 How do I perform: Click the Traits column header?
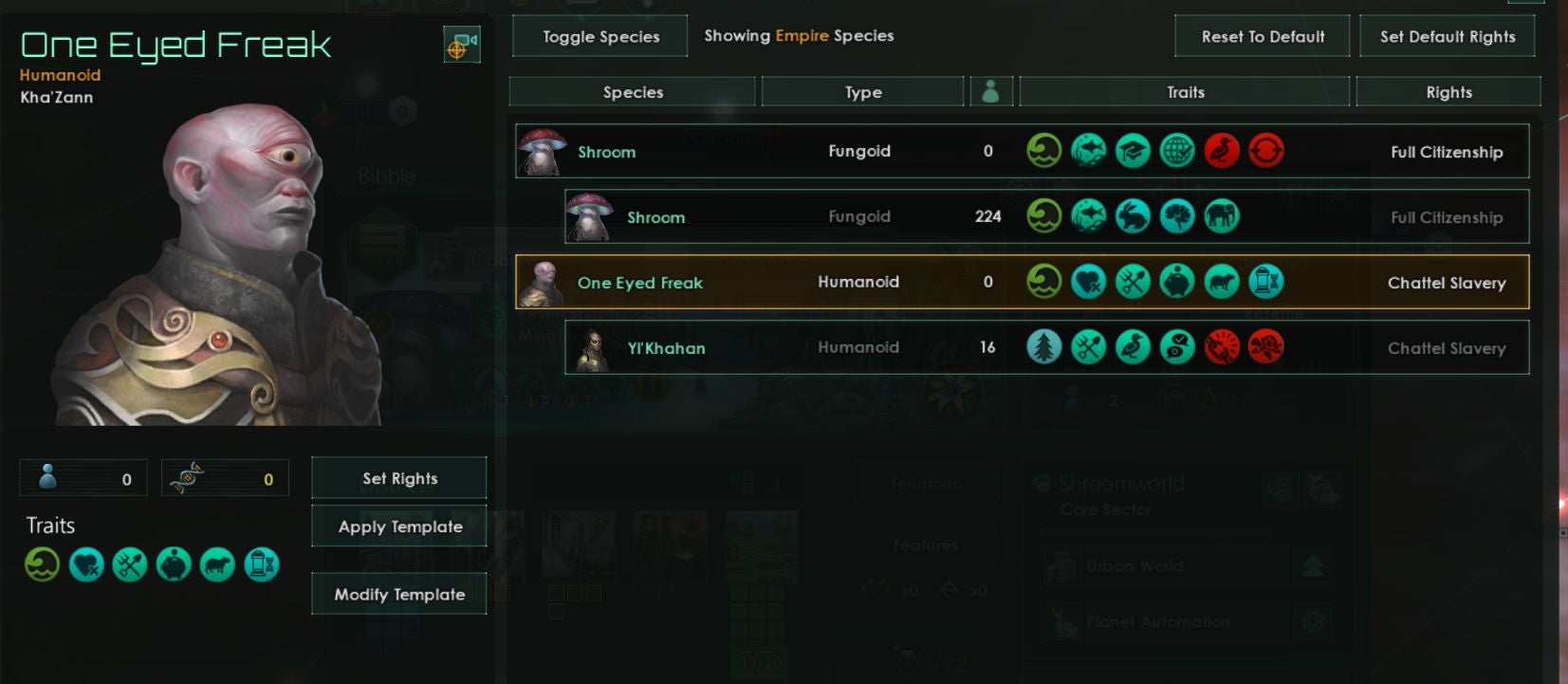tap(1184, 91)
